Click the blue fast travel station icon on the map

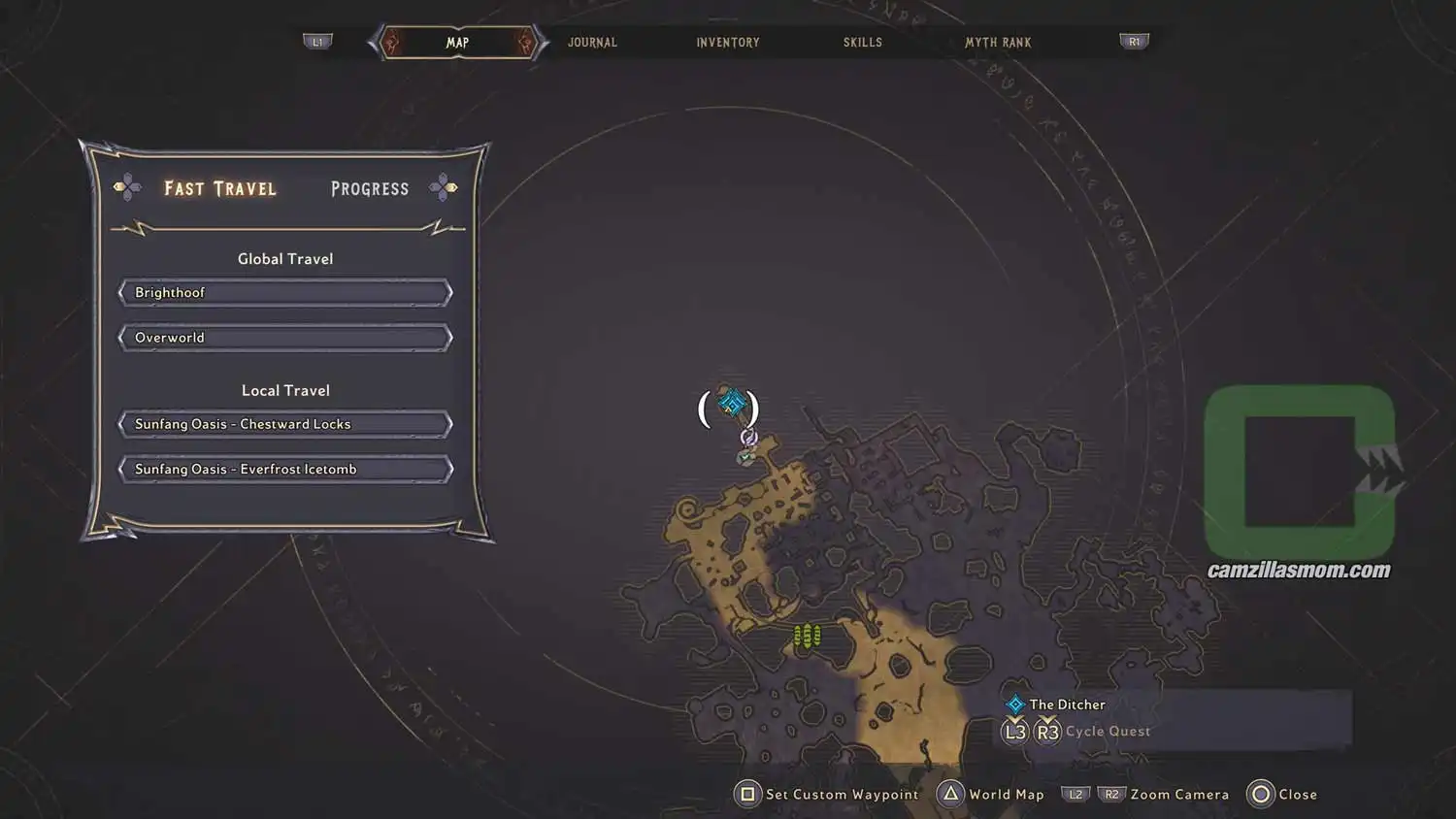[x=732, y=402]
